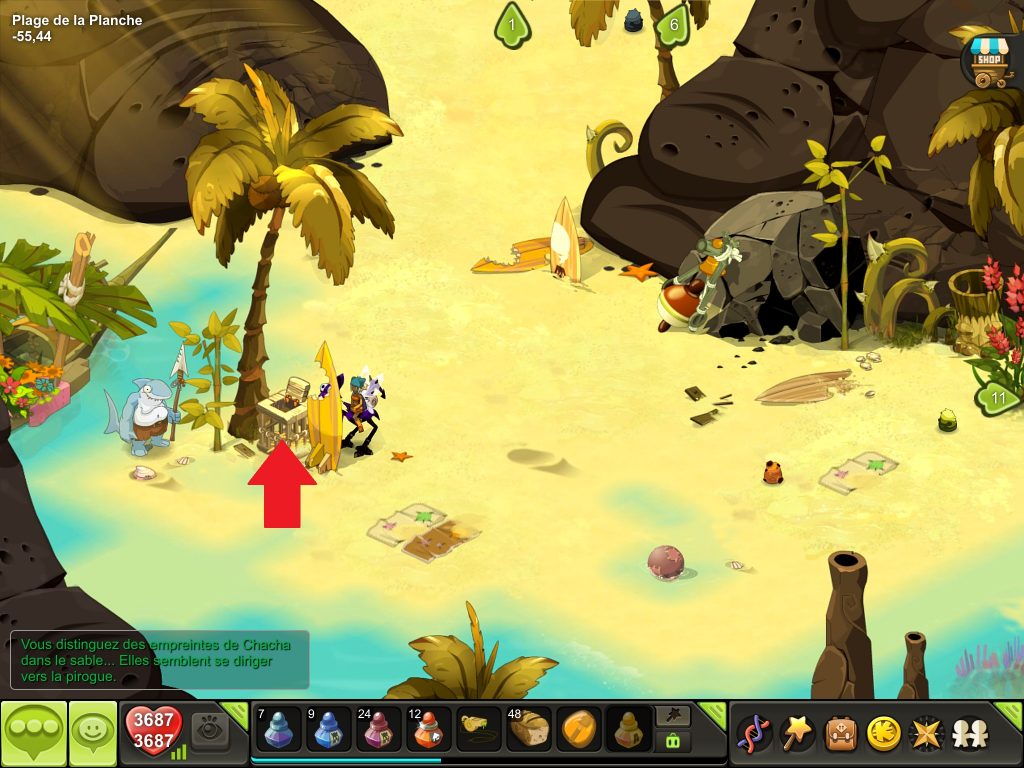
Task: Use the orange potion with count 12
Action: (429, 729)
